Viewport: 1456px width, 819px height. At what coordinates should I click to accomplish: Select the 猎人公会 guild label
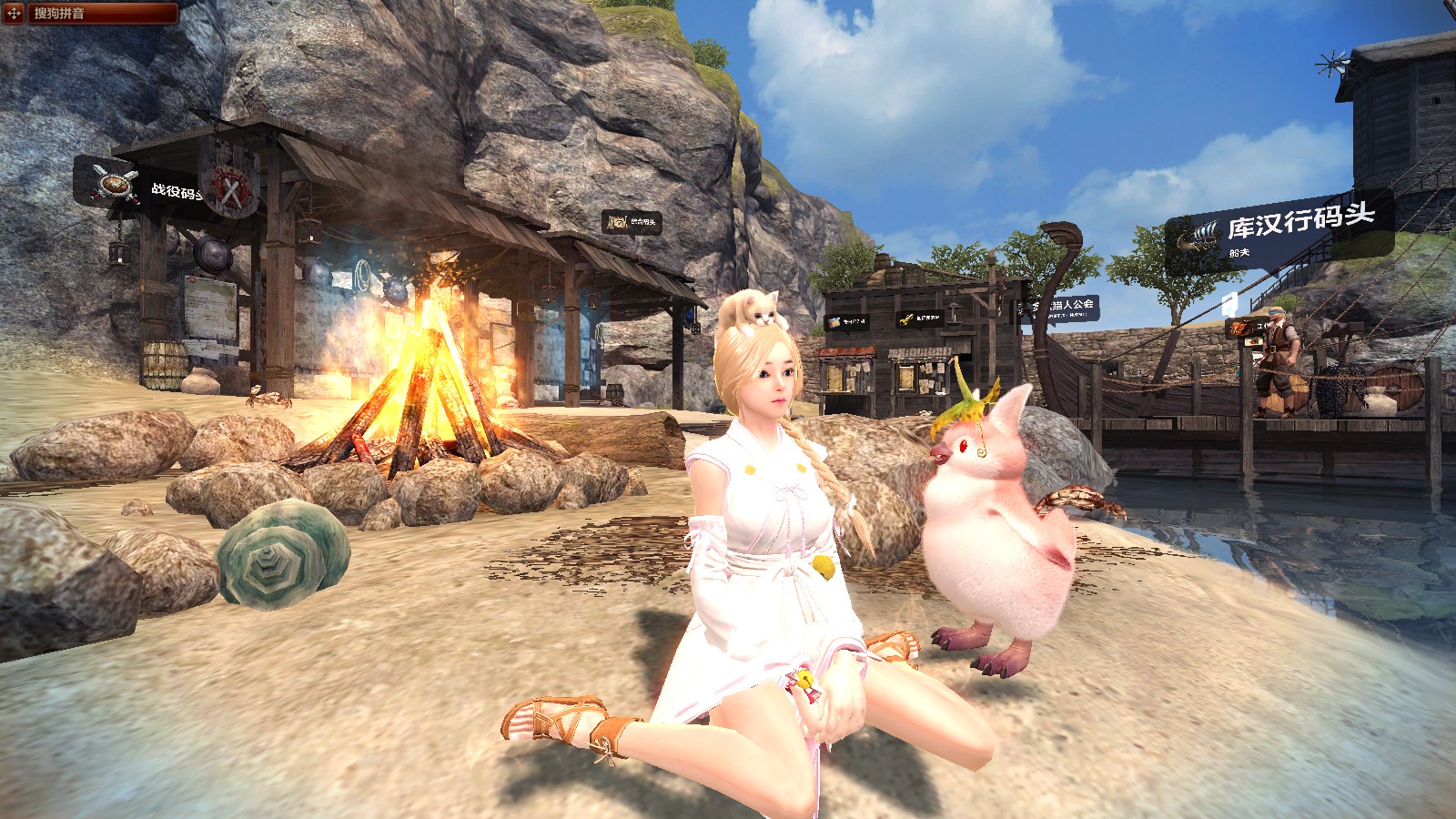pos(1063,308)
